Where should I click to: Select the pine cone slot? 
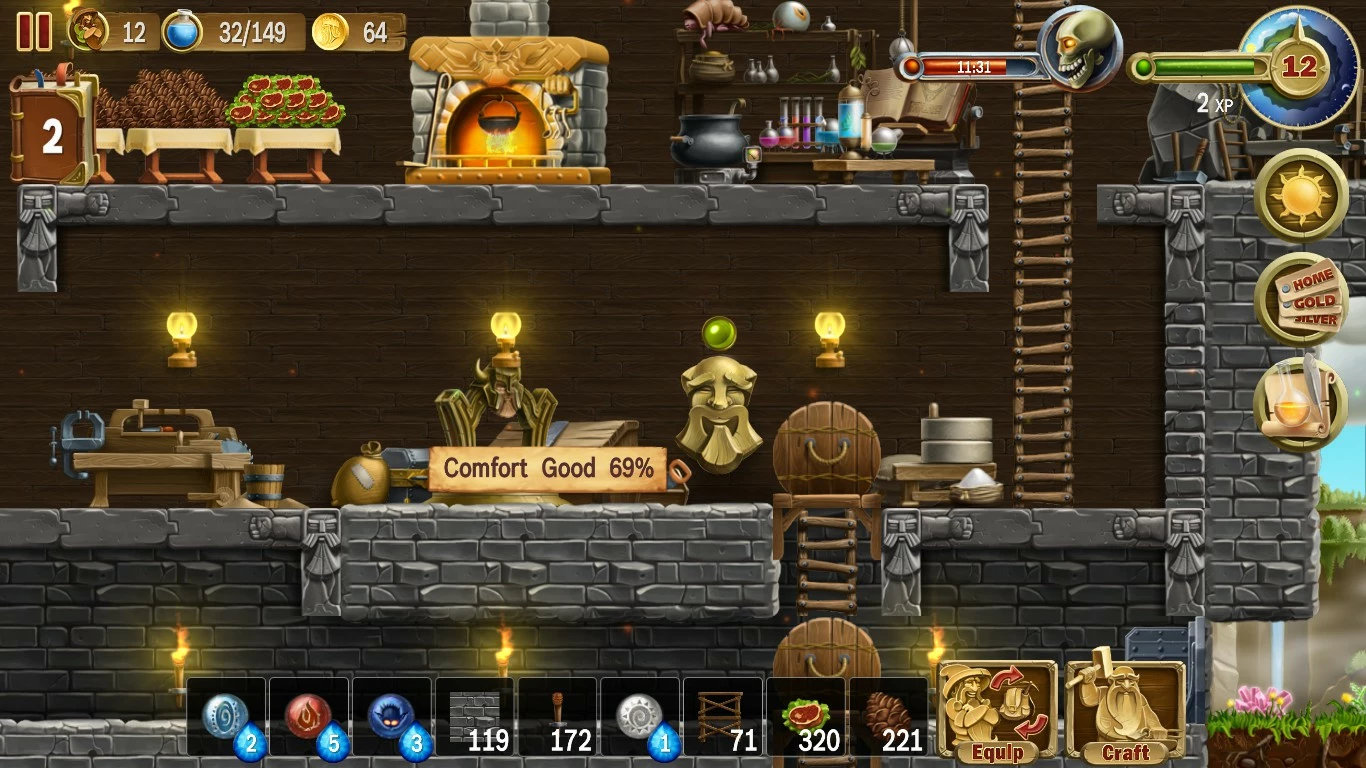pos(888,718)
